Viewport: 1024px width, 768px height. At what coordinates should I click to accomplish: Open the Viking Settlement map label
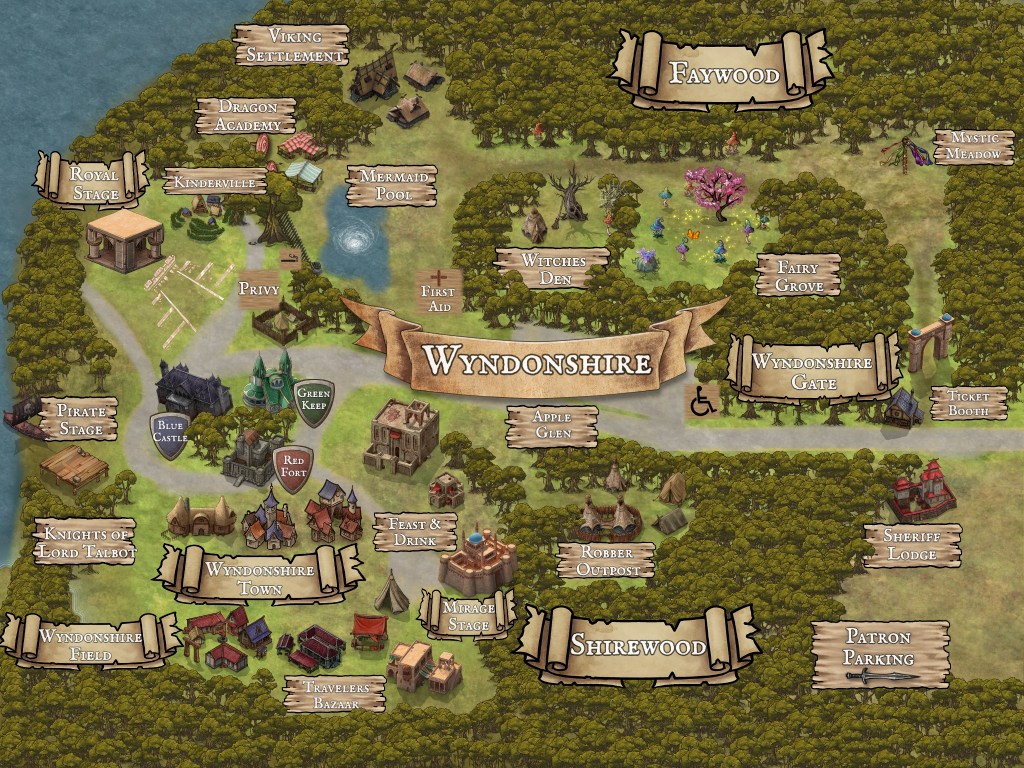tap(292, 45)
